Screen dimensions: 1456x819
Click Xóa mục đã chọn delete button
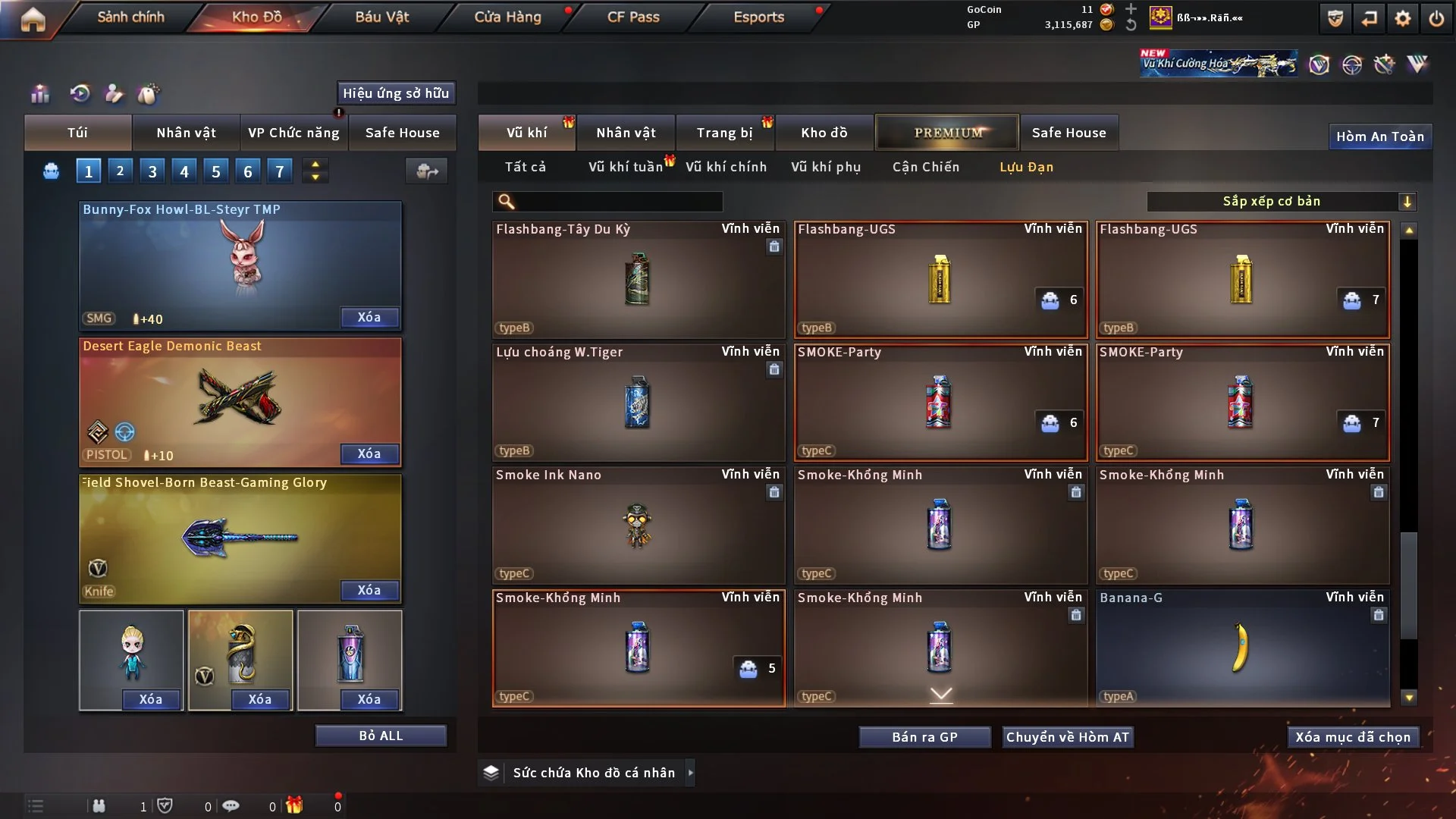click(x=1353, y=737)
